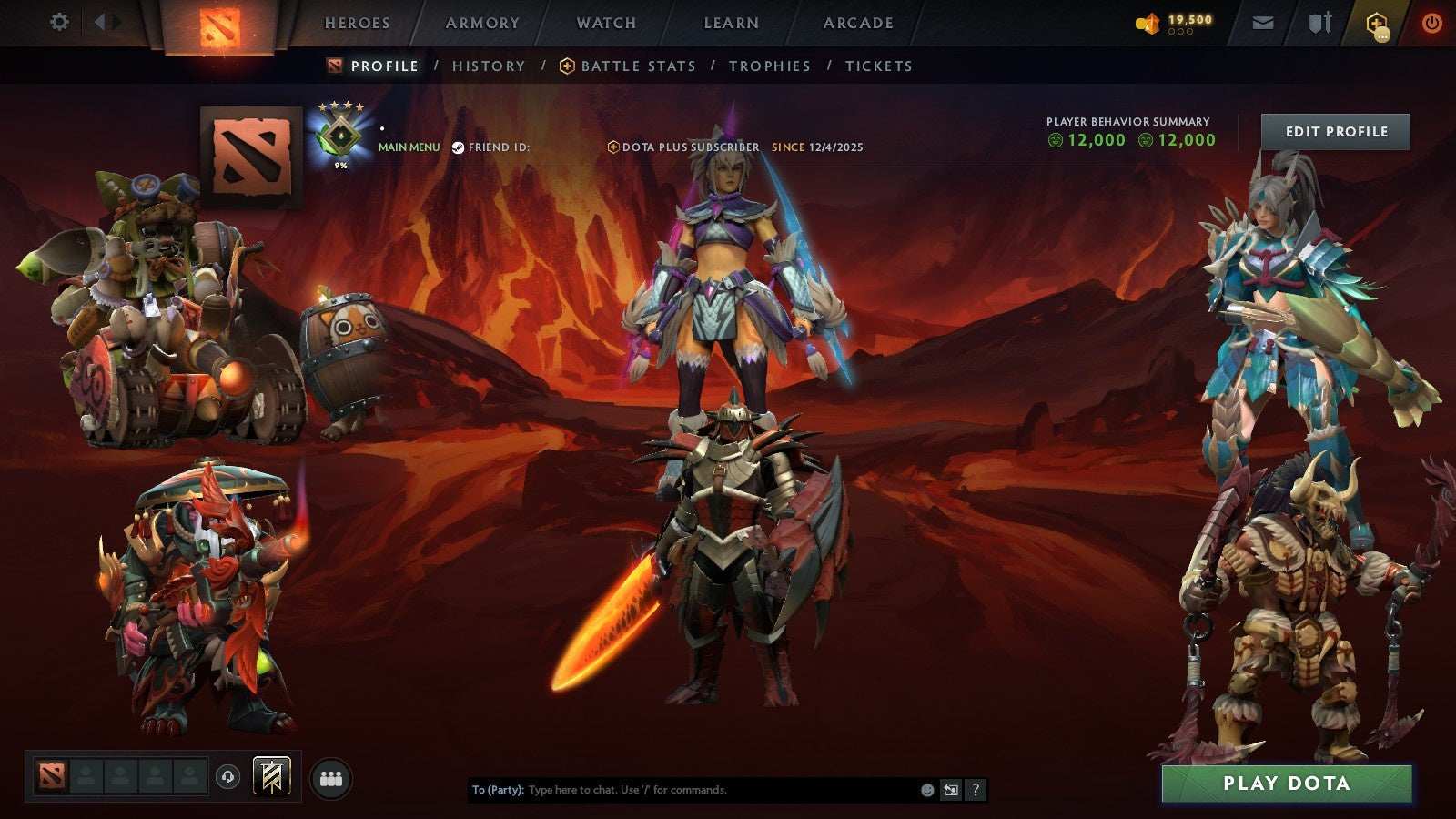Click EDIT PROFILE
The image size is (1456, 819).
(1335, 131)
